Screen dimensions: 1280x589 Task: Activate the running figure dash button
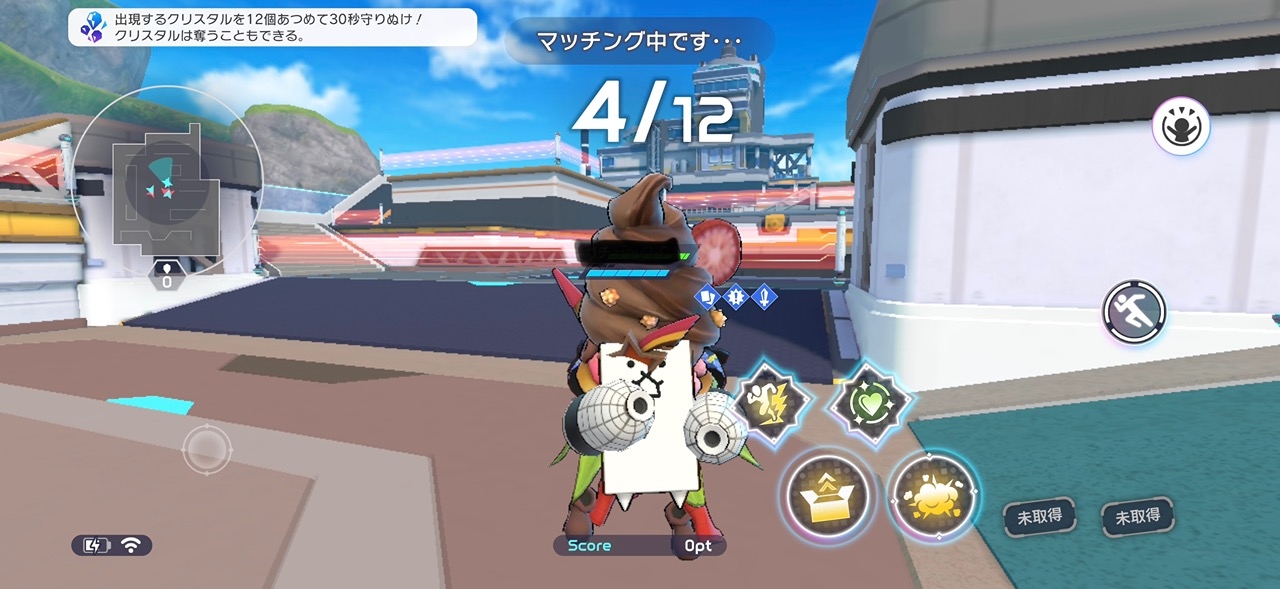click(x=1134, y=312)
